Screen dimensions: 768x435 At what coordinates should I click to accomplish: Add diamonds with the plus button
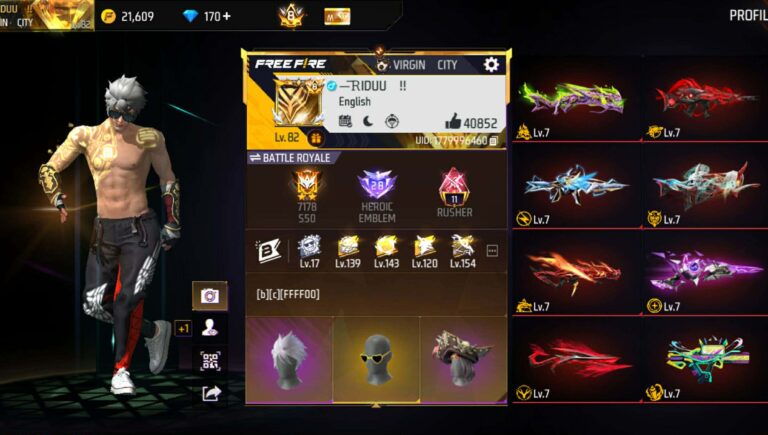click(225, 16)
